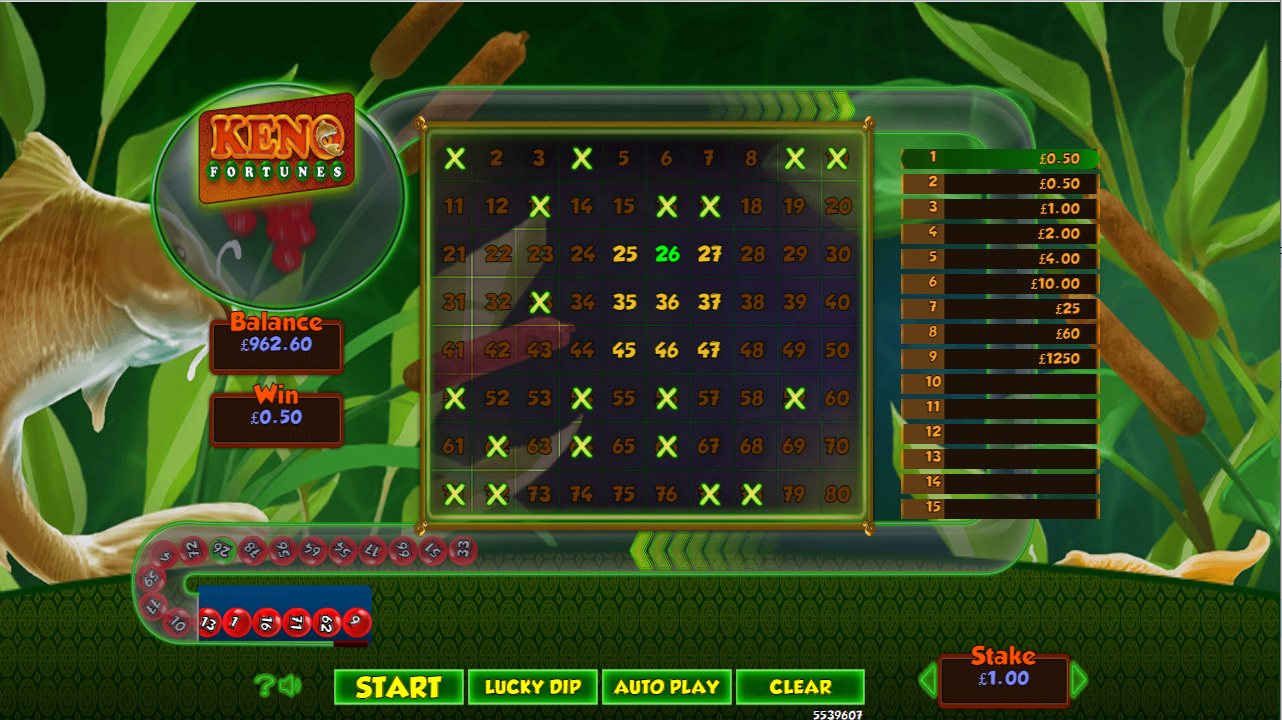
Task: Select number 60 on the board
Action: point(837,398)
